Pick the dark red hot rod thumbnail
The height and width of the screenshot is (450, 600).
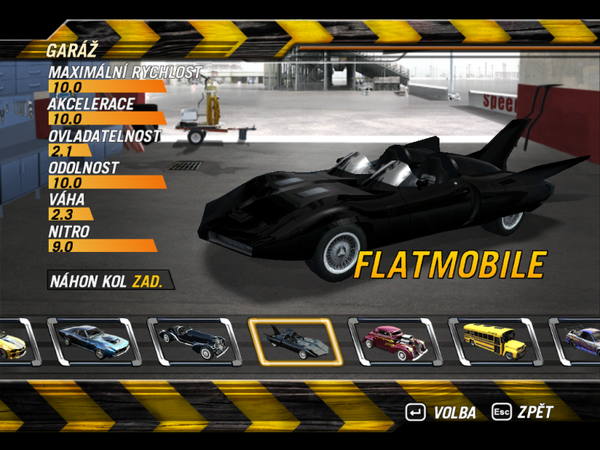394,342
